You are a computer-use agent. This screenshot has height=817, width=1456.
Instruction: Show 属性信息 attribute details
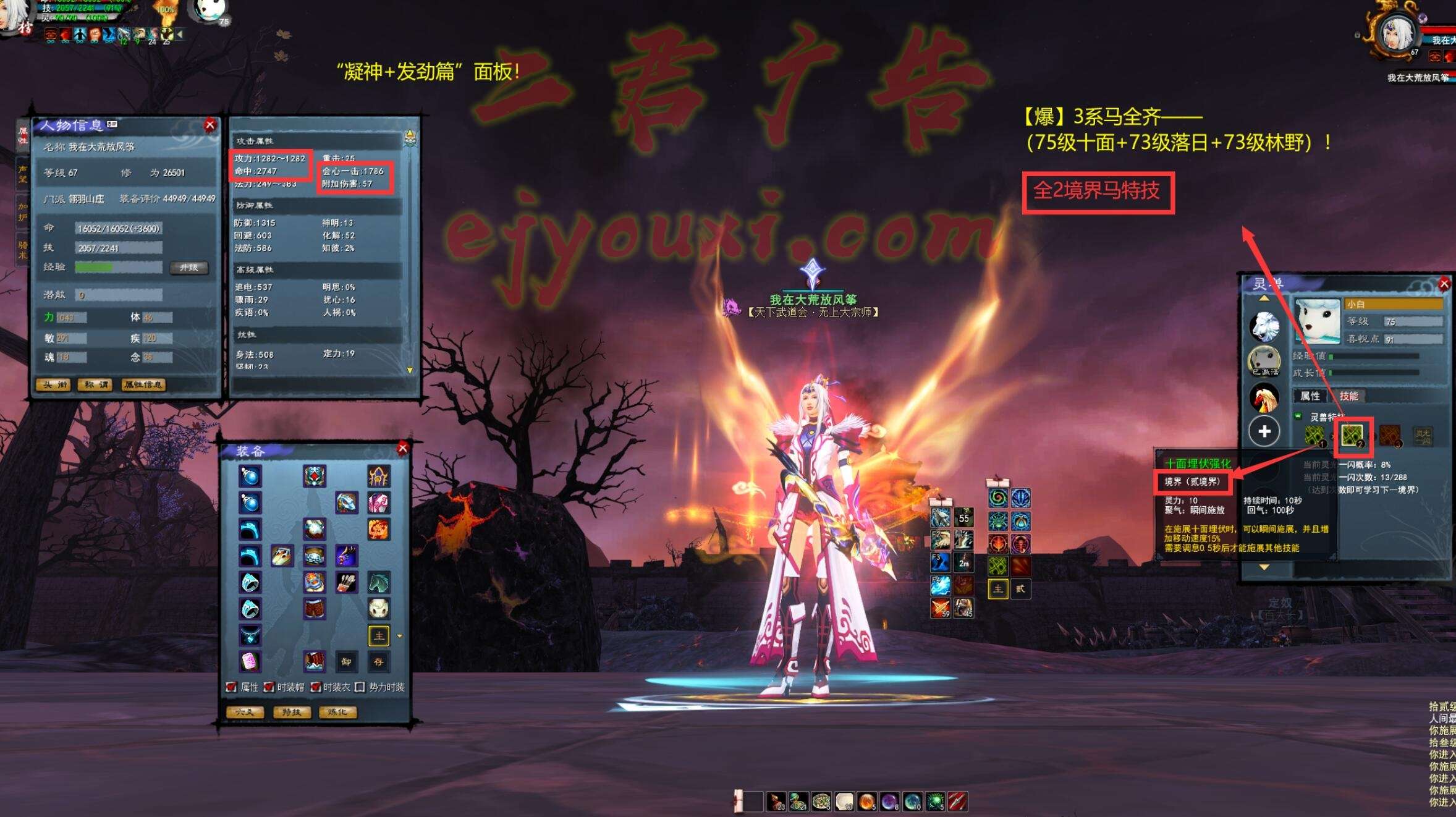click(x=143, y=385)
